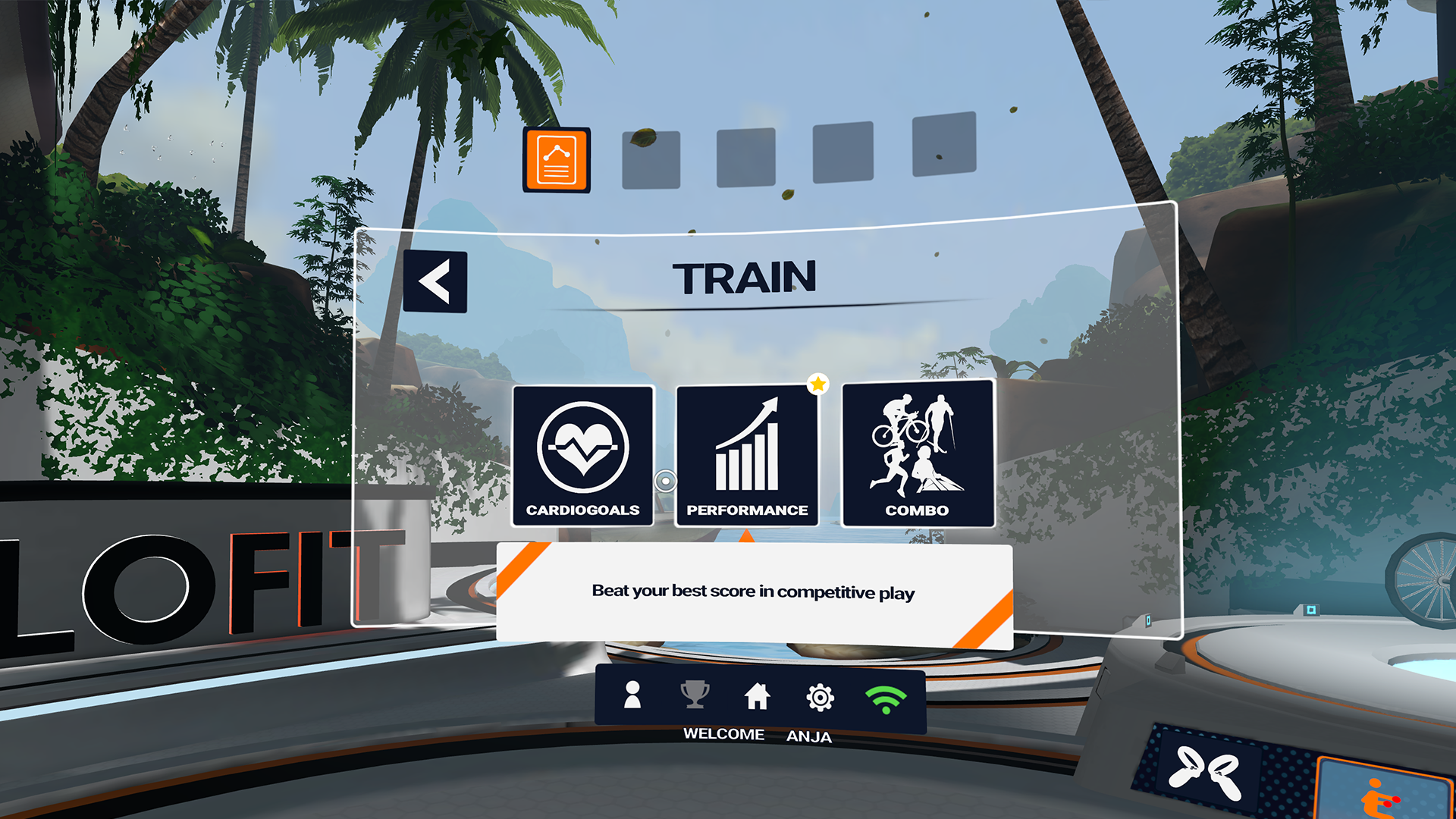Toggle the favorite star on Performance tile

click(819, 384)
